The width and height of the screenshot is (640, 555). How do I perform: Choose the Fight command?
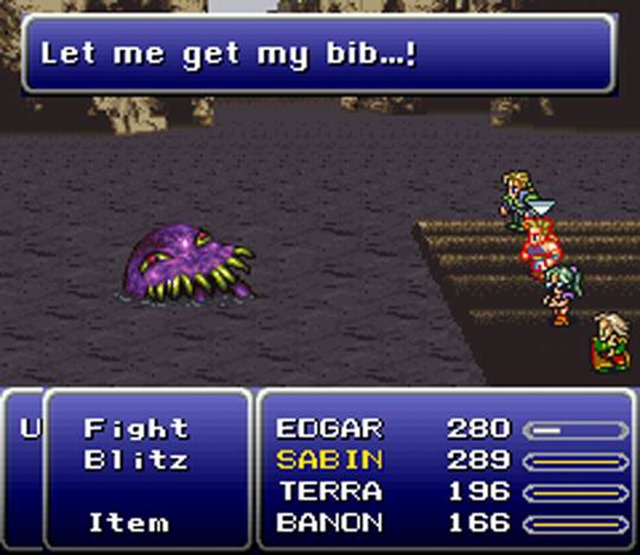136,429
